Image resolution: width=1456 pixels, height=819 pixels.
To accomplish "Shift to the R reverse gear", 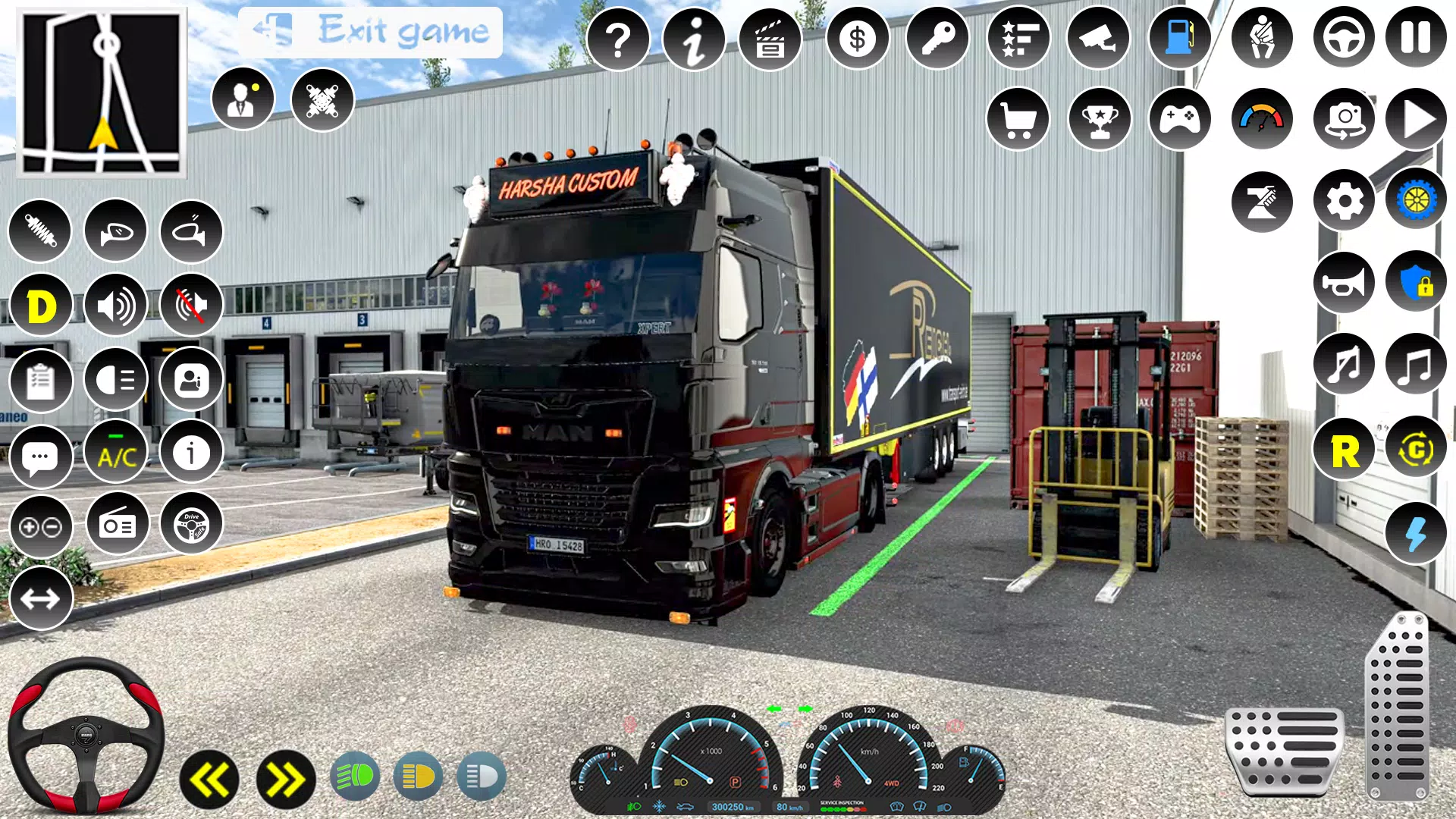I will [1344, 451].
